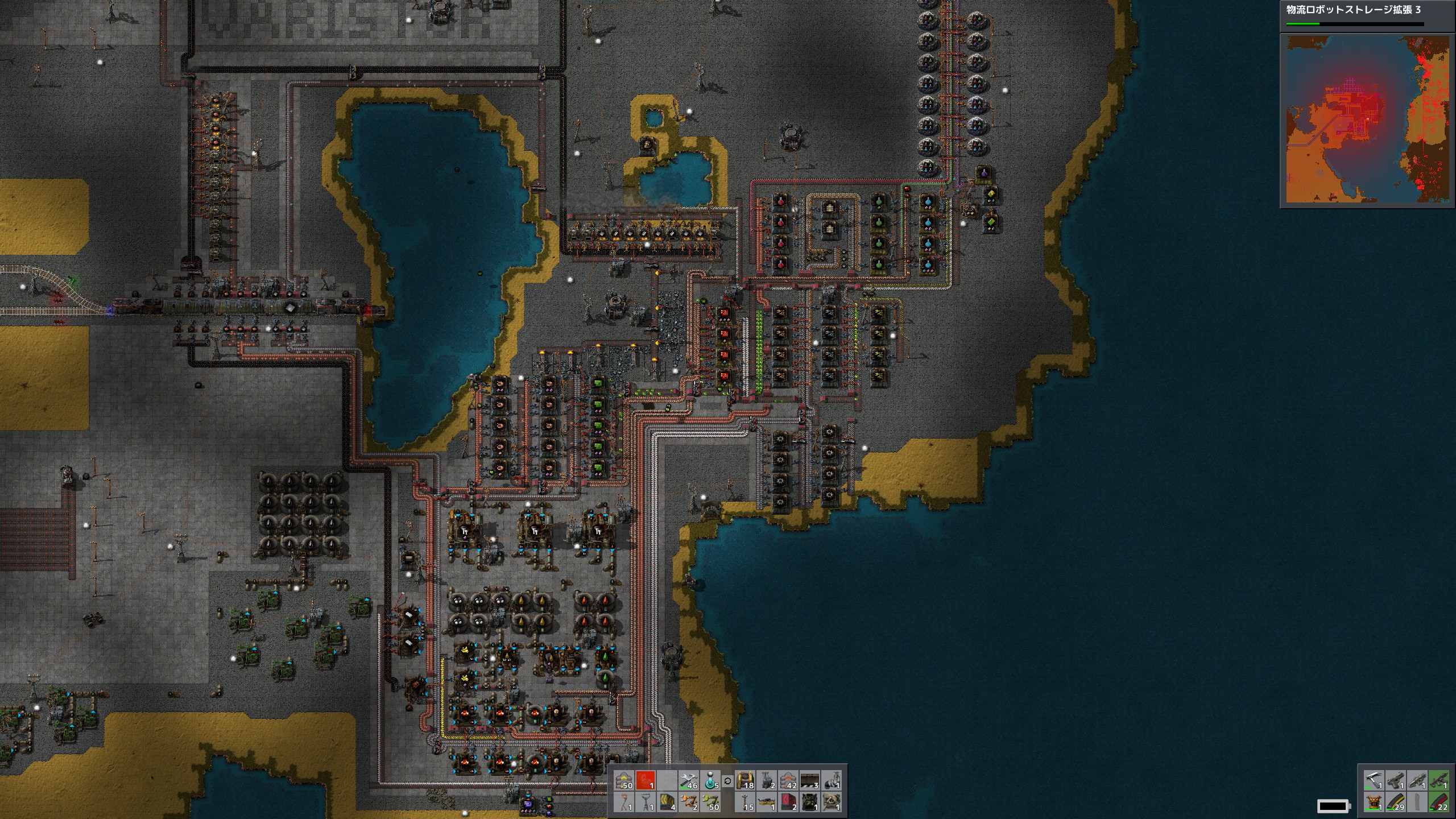Select the small wooden electric pole slot

[624, 803]
